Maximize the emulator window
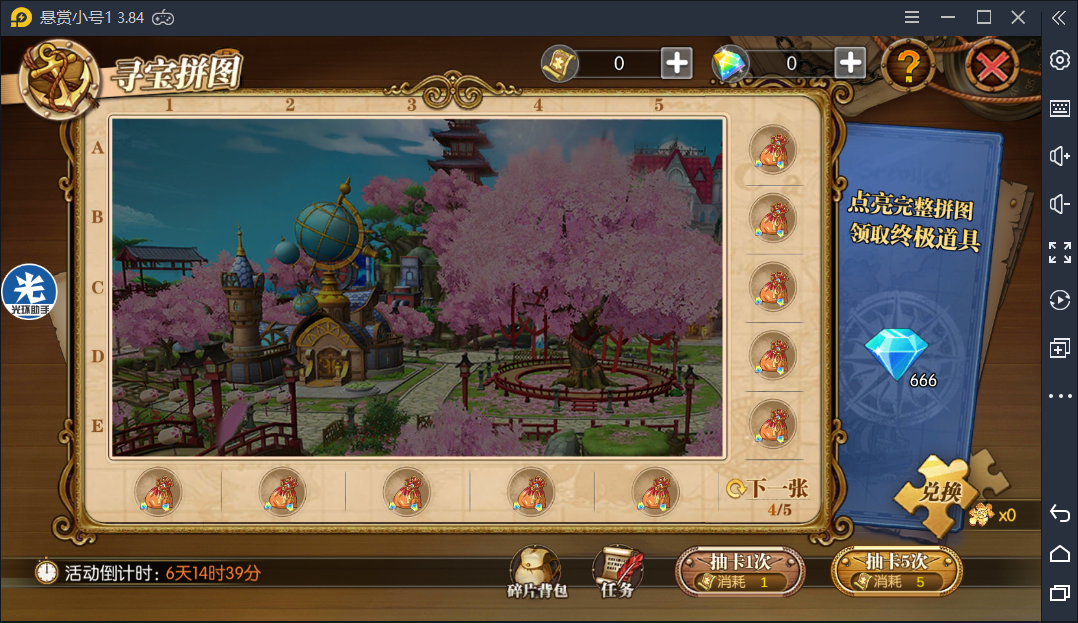This screenshot has height=623, width=1078. (x=983, y=17)
